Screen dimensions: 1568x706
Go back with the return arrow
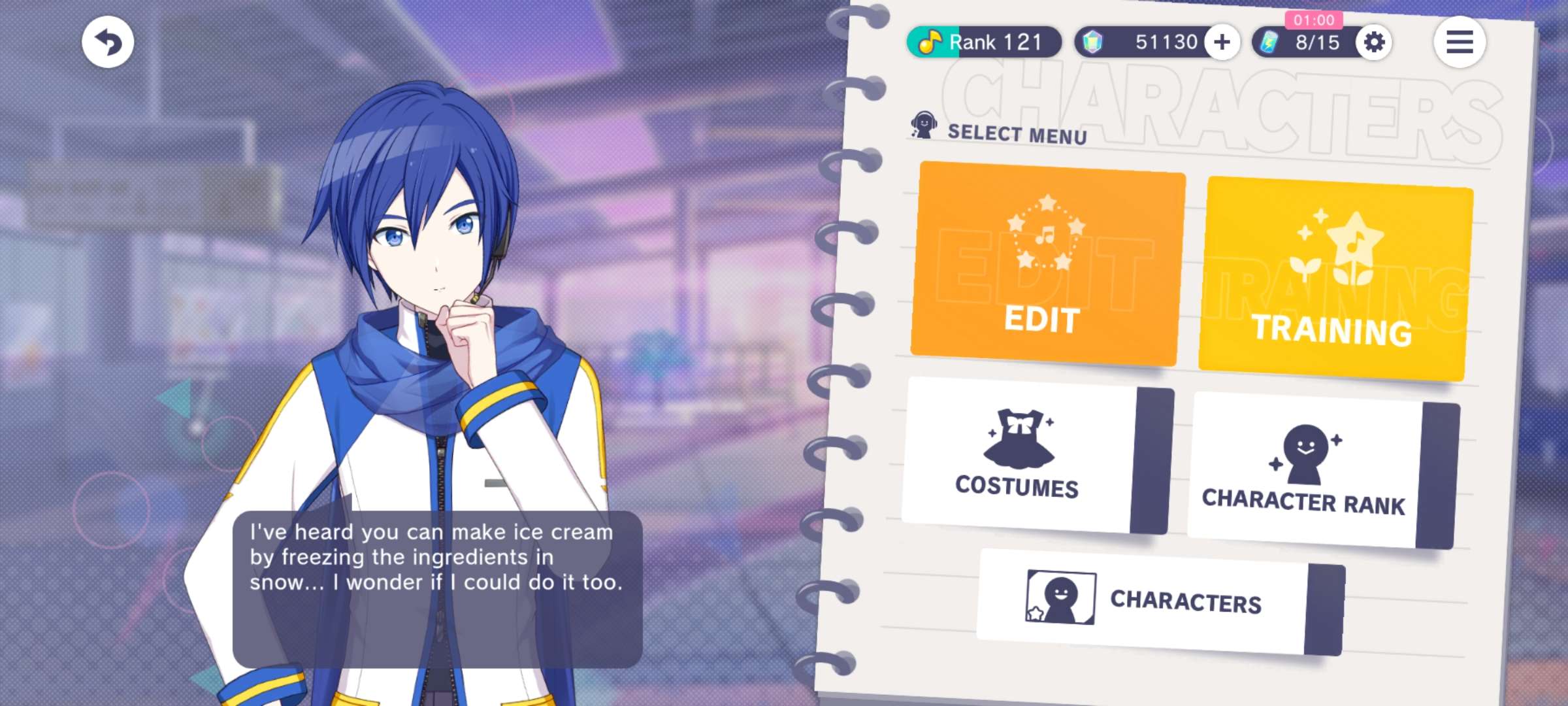pos(108,42)
